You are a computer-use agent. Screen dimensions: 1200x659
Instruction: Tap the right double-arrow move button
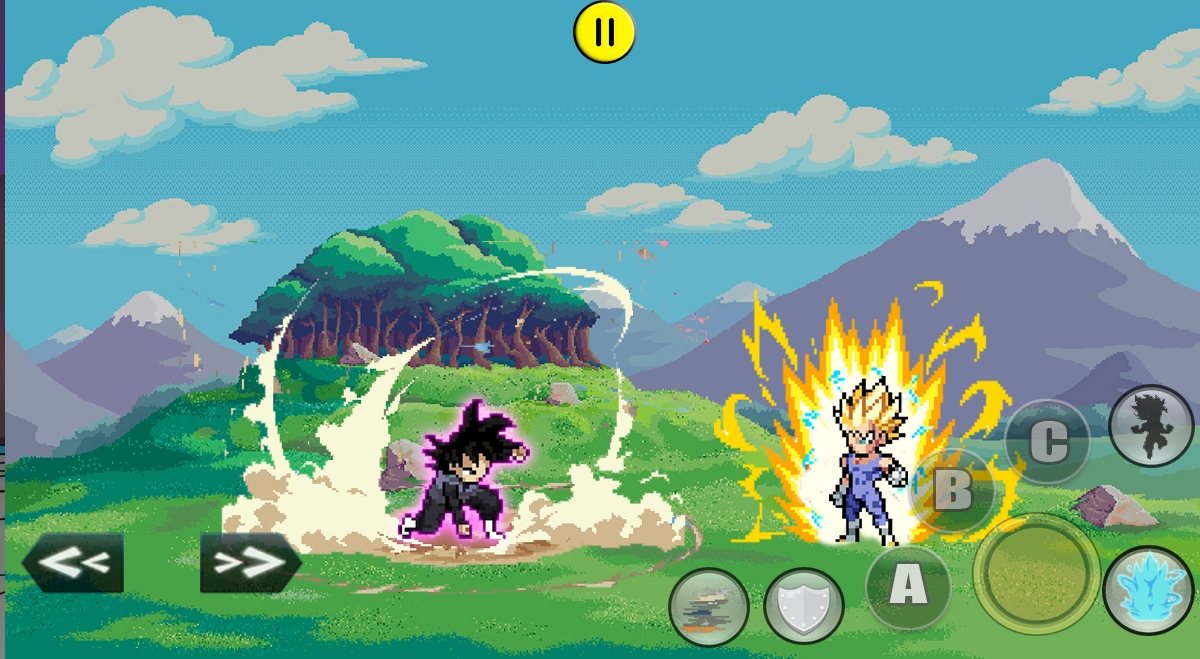(250, 563)
